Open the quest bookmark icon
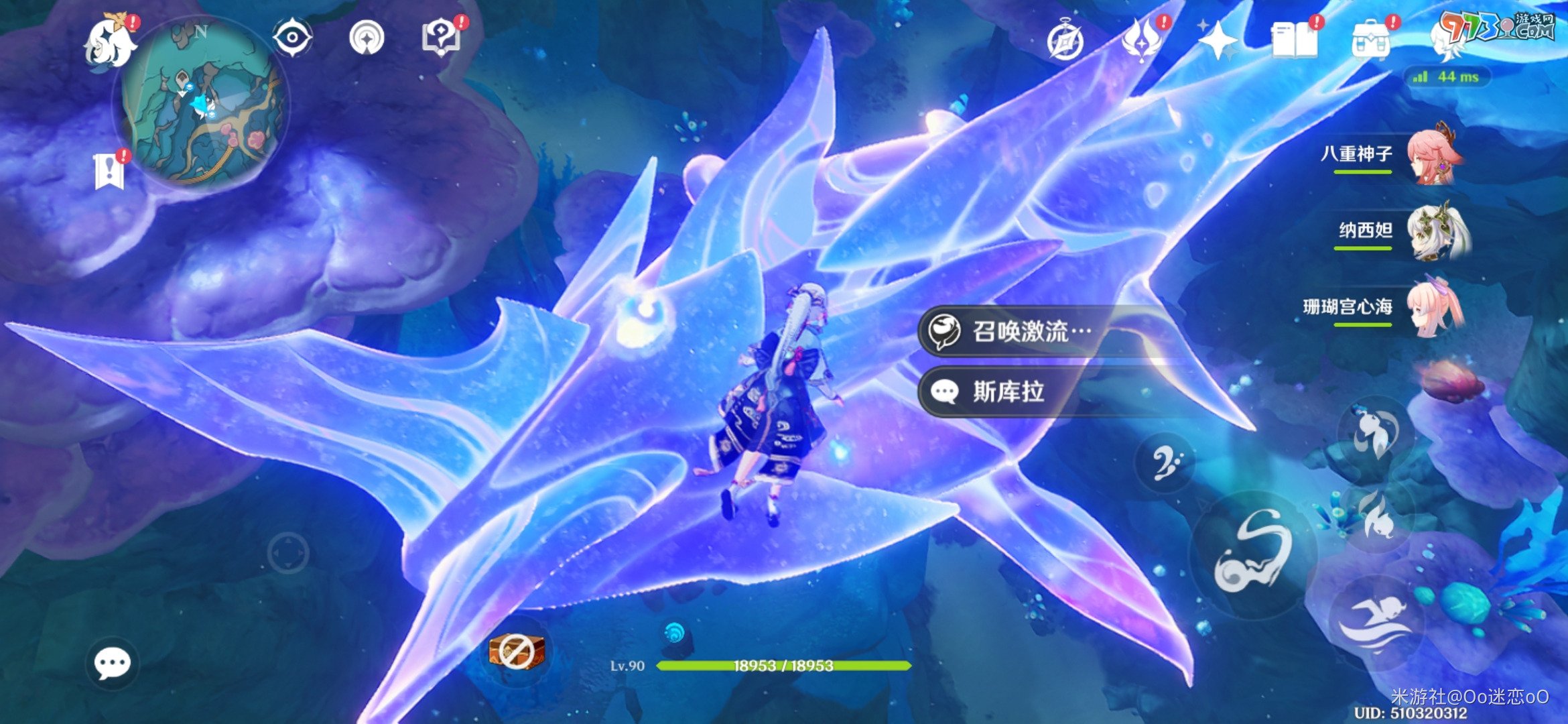 click(109, 171)
